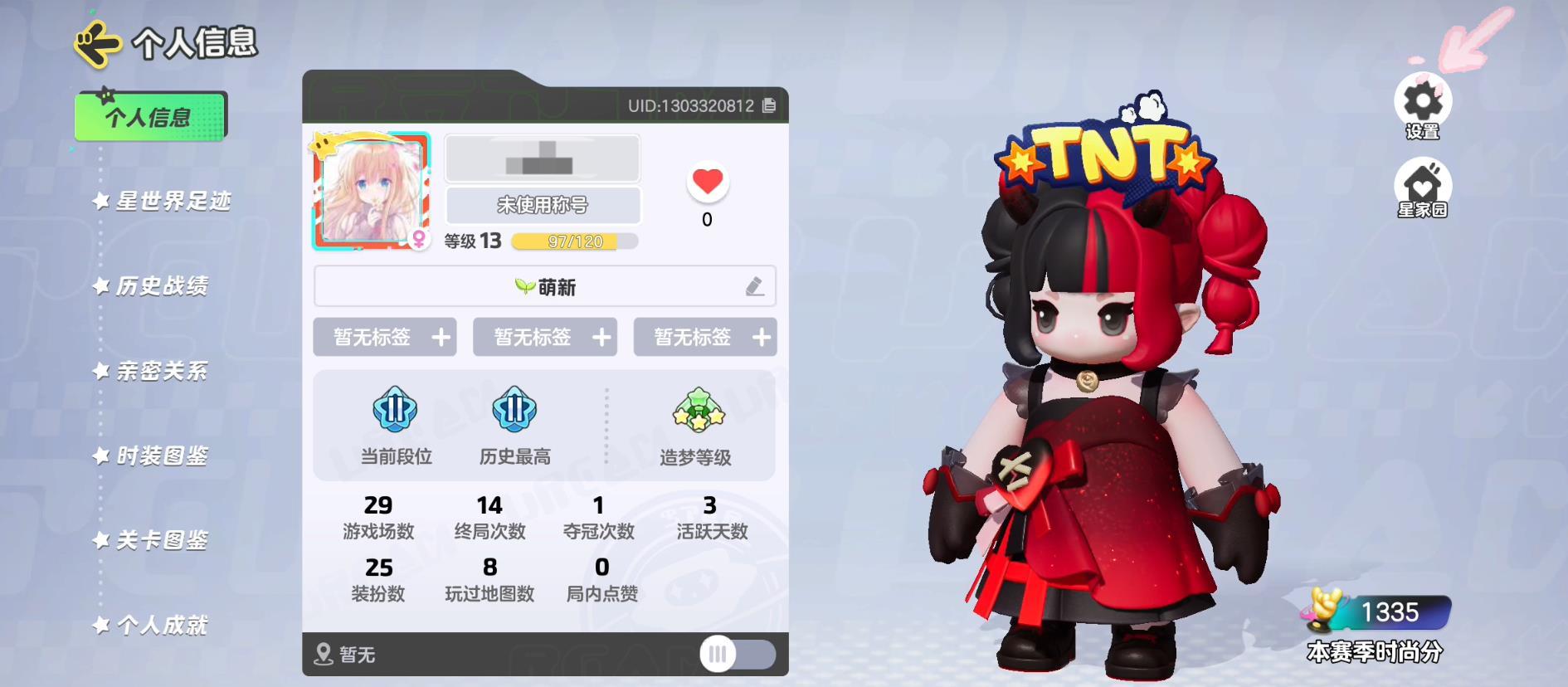Viewport: 1568px width, 687px height.
Task: Choose a title via 未使用称号
Action: (543, 205)
